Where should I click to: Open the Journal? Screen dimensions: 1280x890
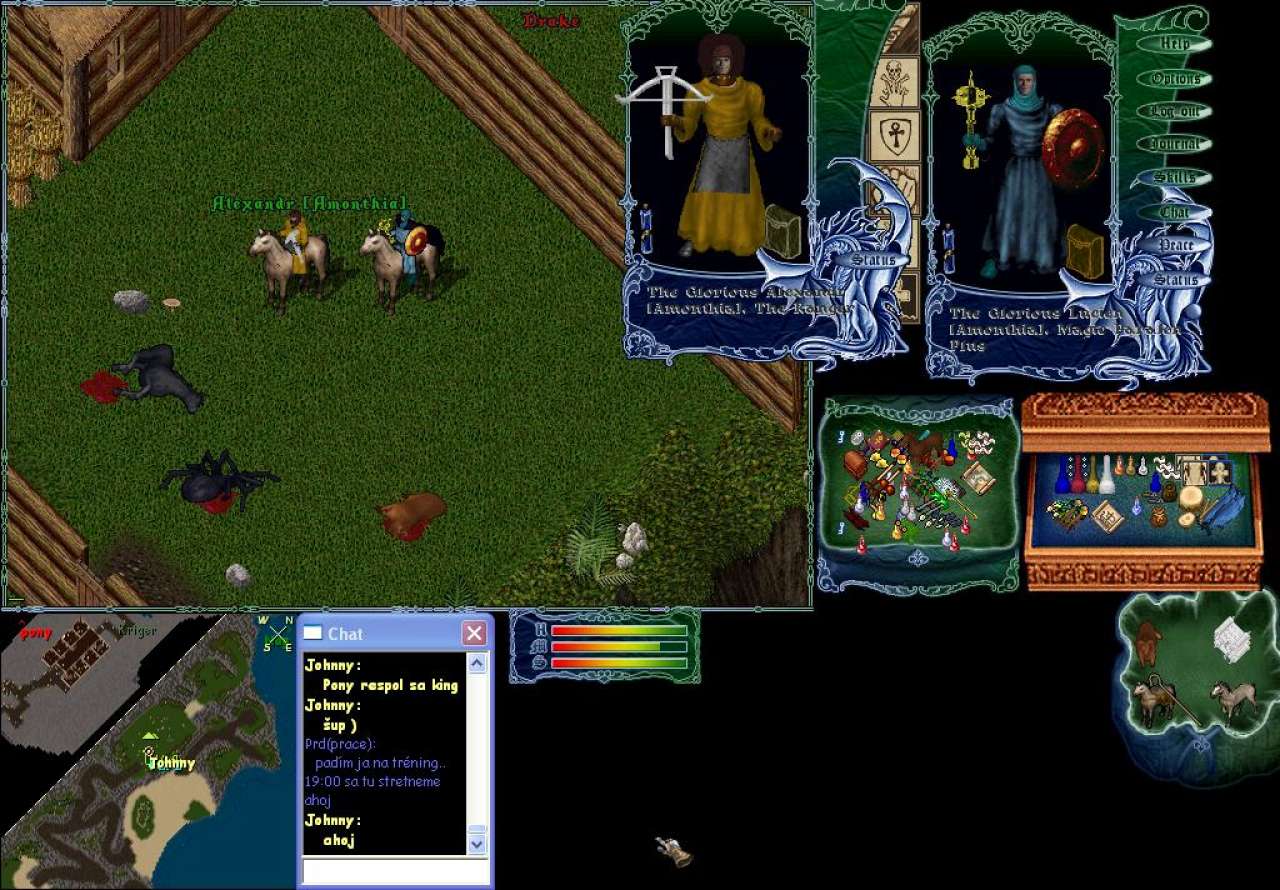(x=1174, y=144)
